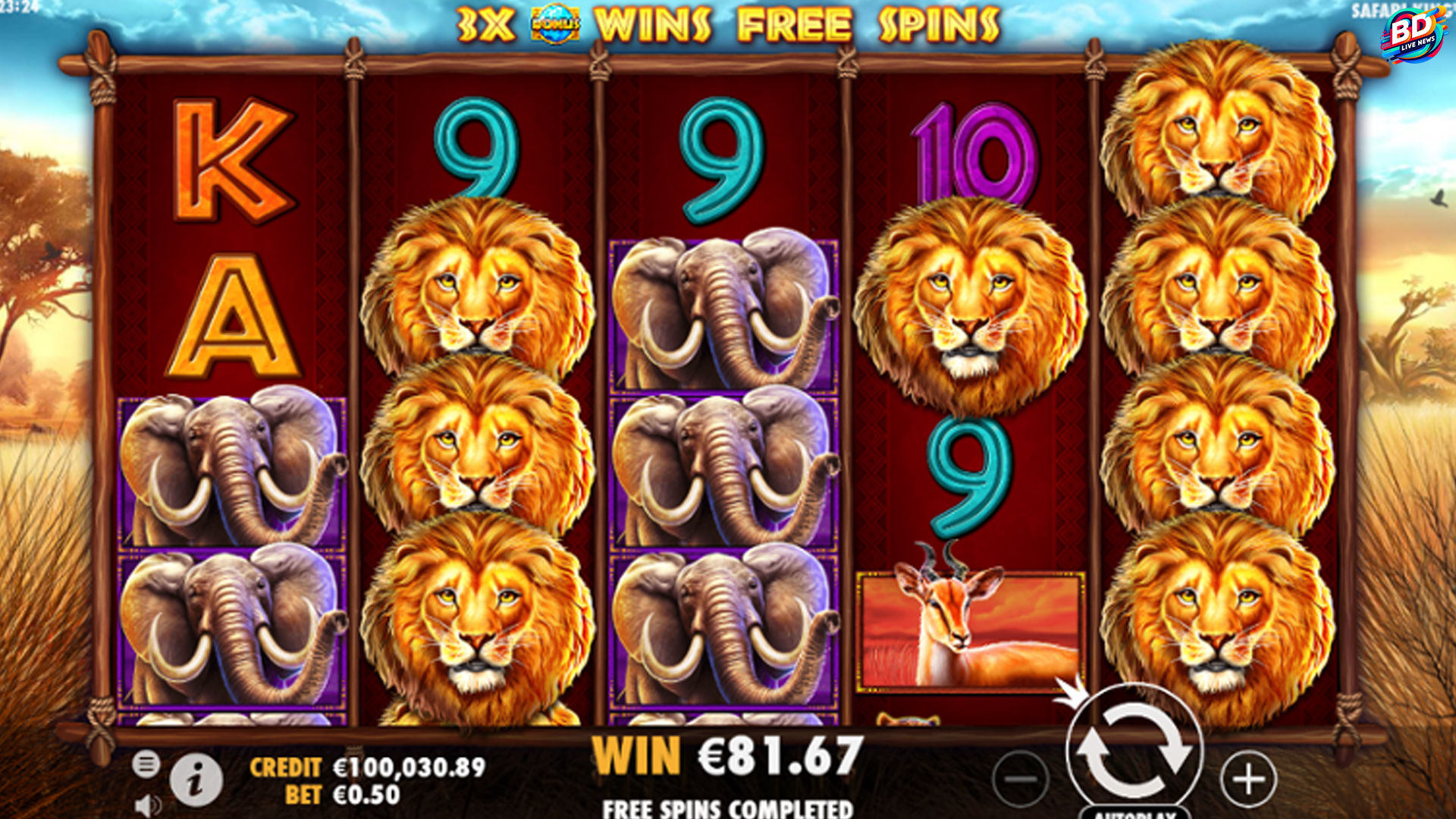Toggle the sound speaker icon
The image size is (1456, 819).
[147, 805]
